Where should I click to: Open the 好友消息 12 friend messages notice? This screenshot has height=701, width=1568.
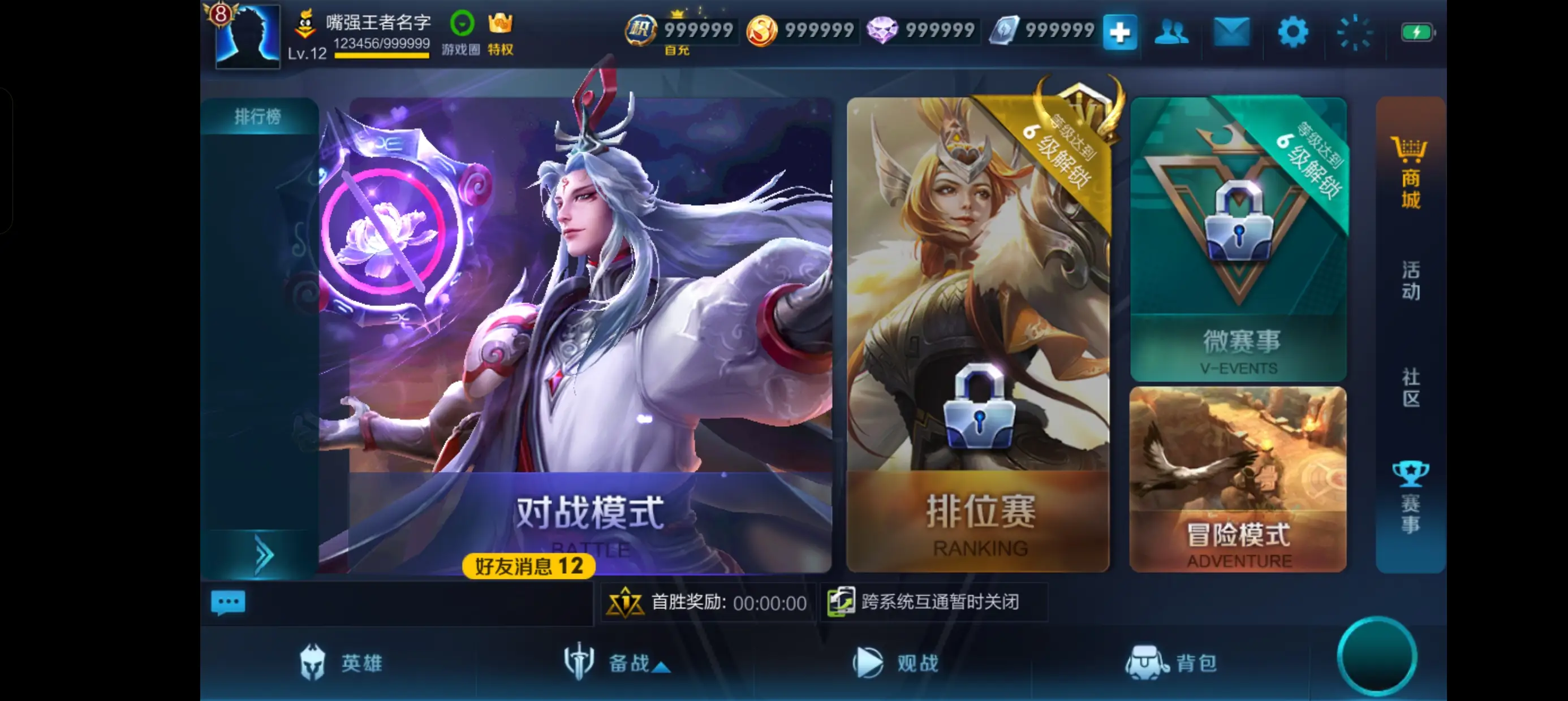[x=528, y=566]
